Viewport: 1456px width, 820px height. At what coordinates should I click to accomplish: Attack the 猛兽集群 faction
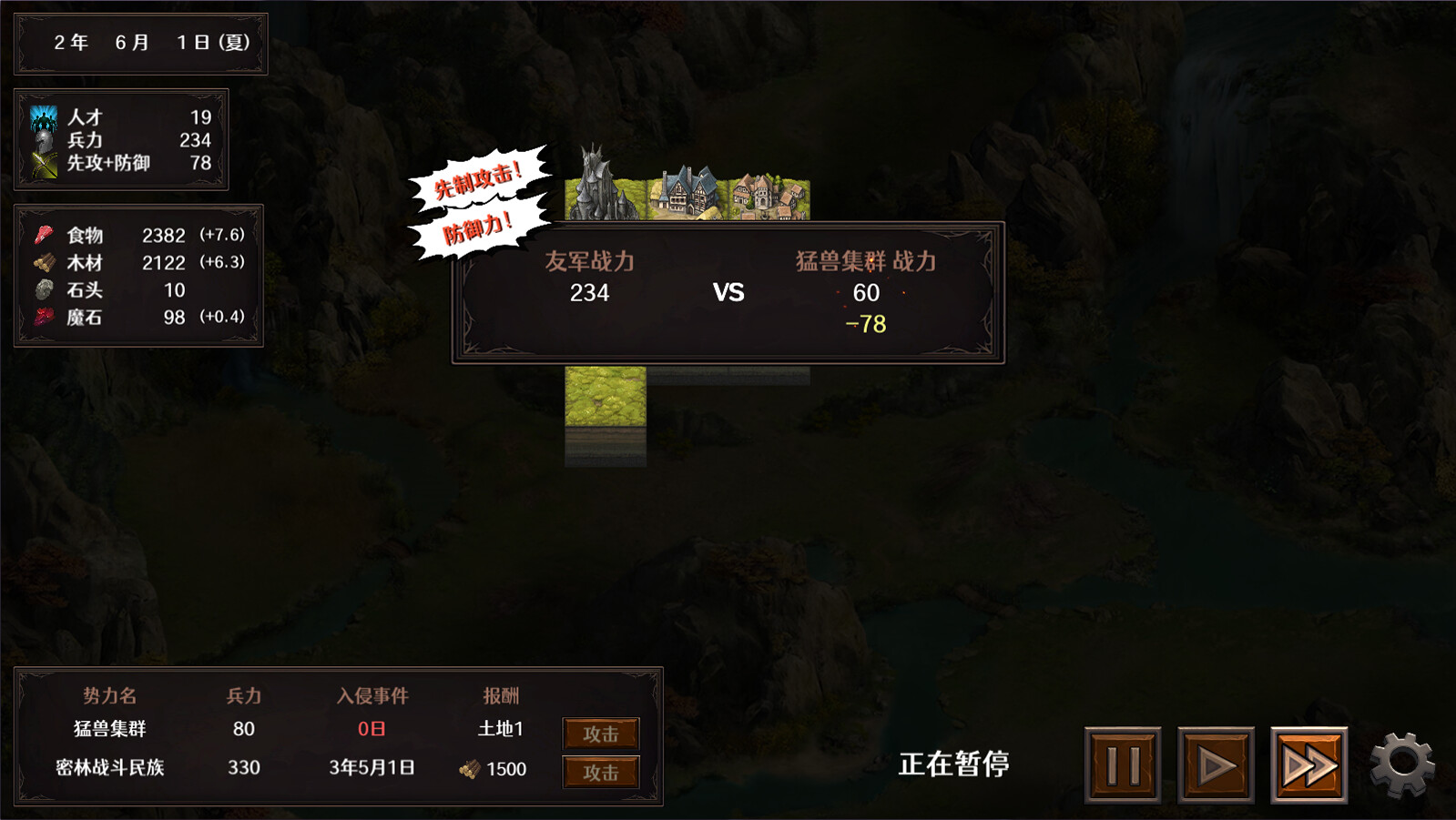[x=600, y=733]
